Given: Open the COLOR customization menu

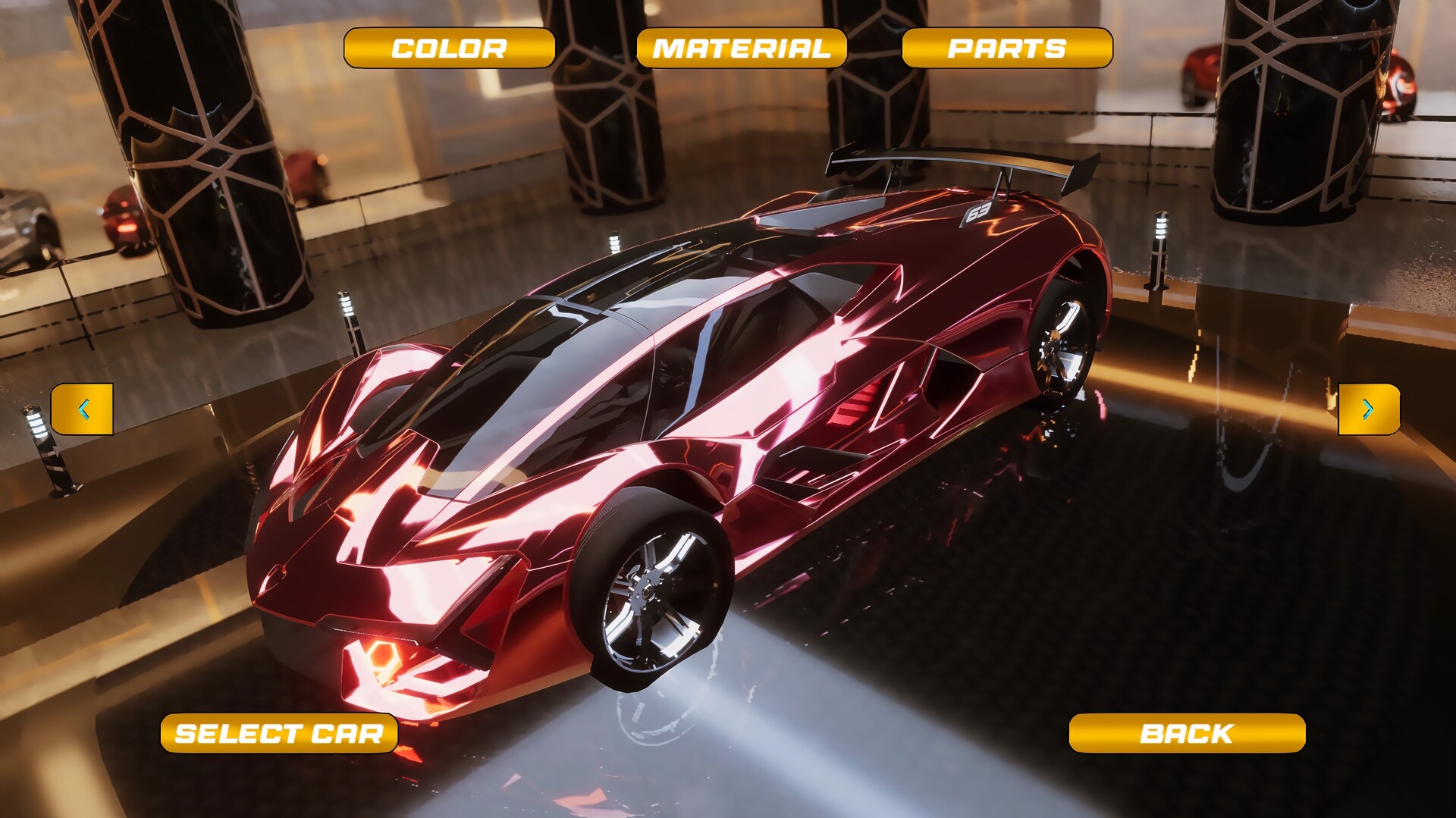Looking at the screenshot, I should (448, 47).
